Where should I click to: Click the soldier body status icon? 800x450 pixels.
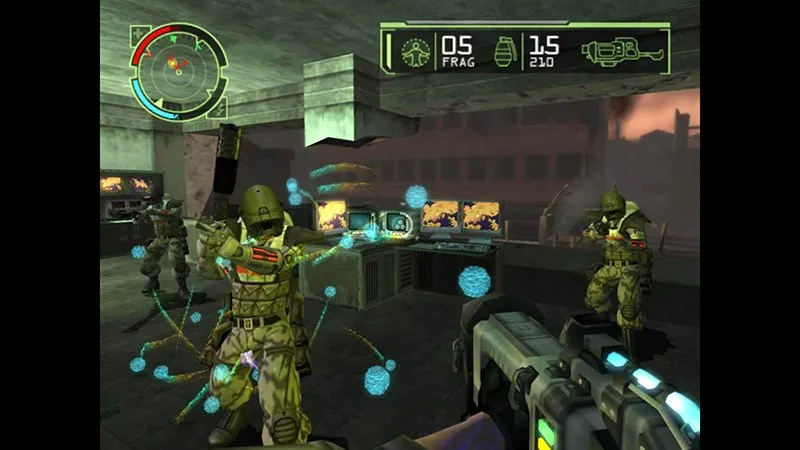(413, 50)
